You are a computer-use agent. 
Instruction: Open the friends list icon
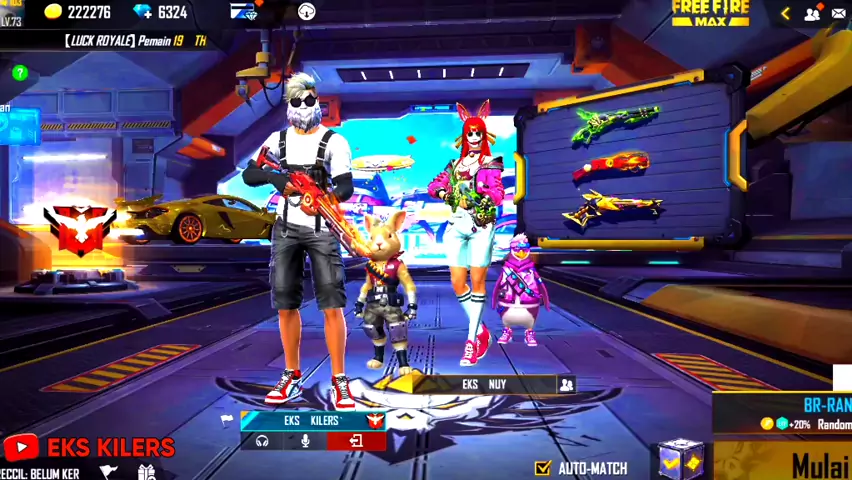pos(812,13)
